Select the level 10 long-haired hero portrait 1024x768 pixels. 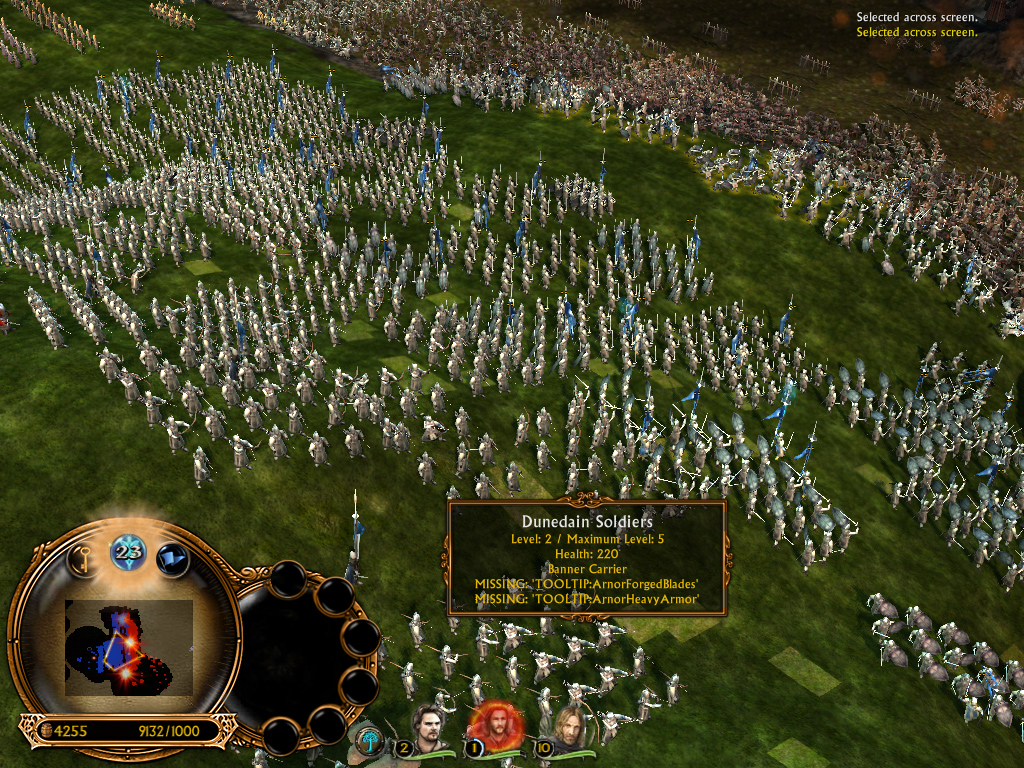[568, 729]
